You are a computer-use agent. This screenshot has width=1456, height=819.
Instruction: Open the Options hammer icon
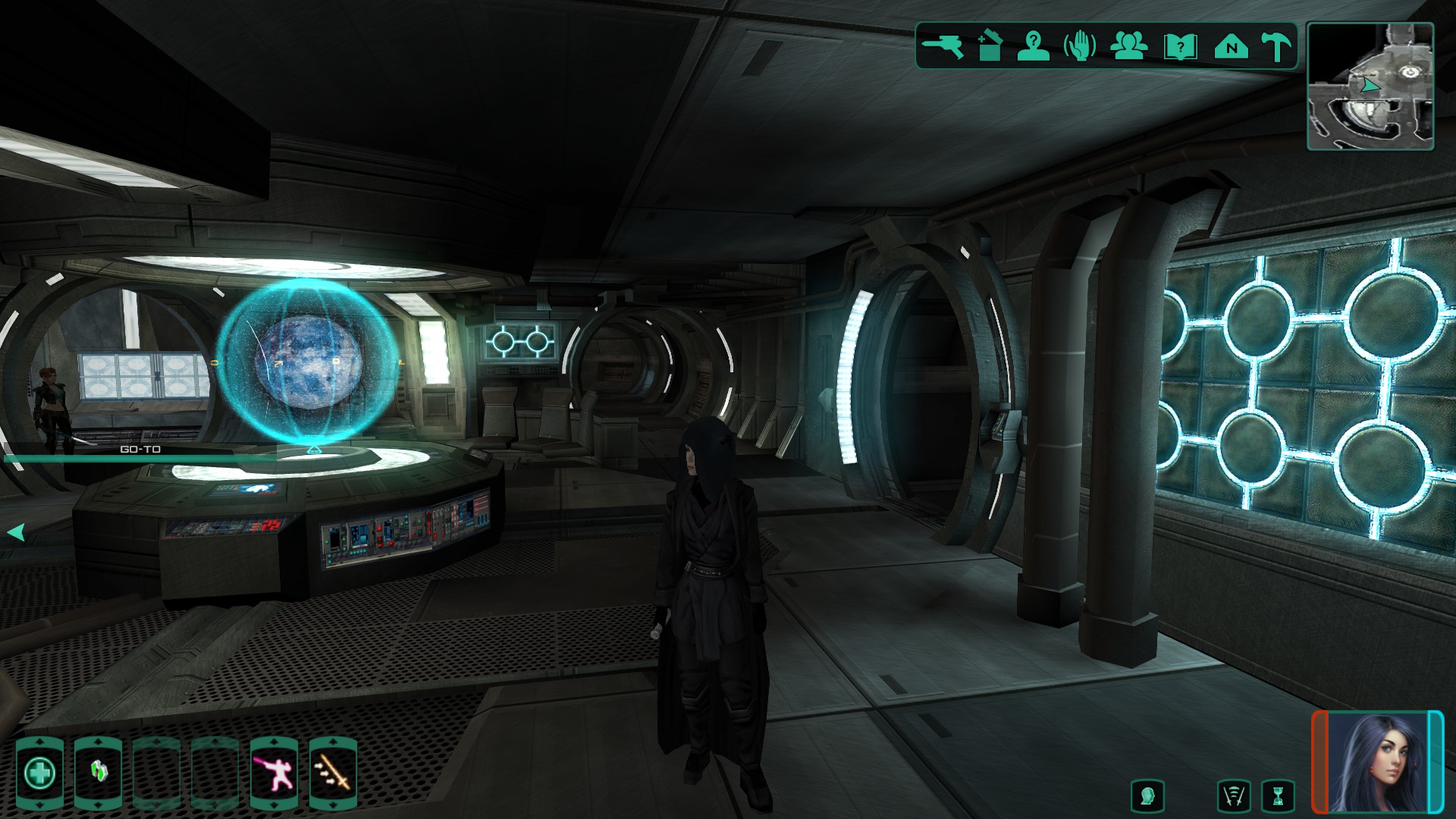[1276, 46]
